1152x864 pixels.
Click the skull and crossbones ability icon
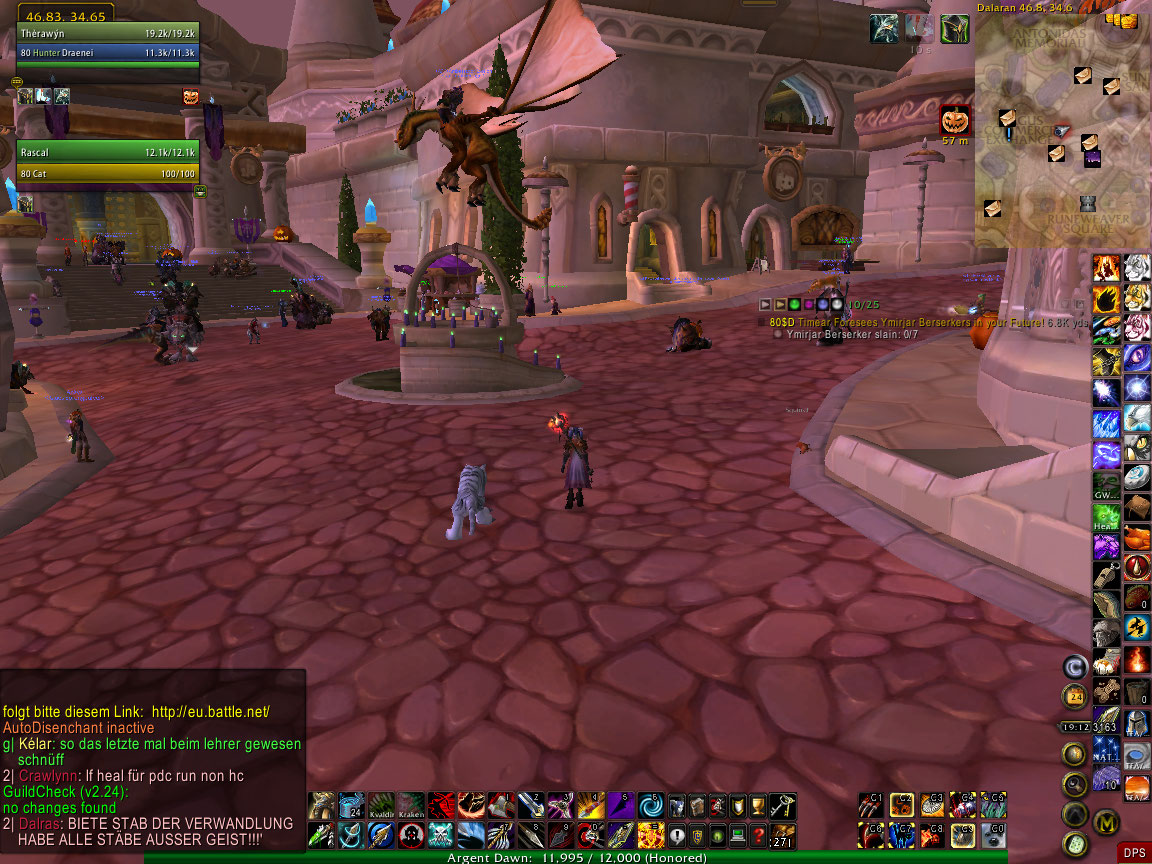[x=443, y=835]
